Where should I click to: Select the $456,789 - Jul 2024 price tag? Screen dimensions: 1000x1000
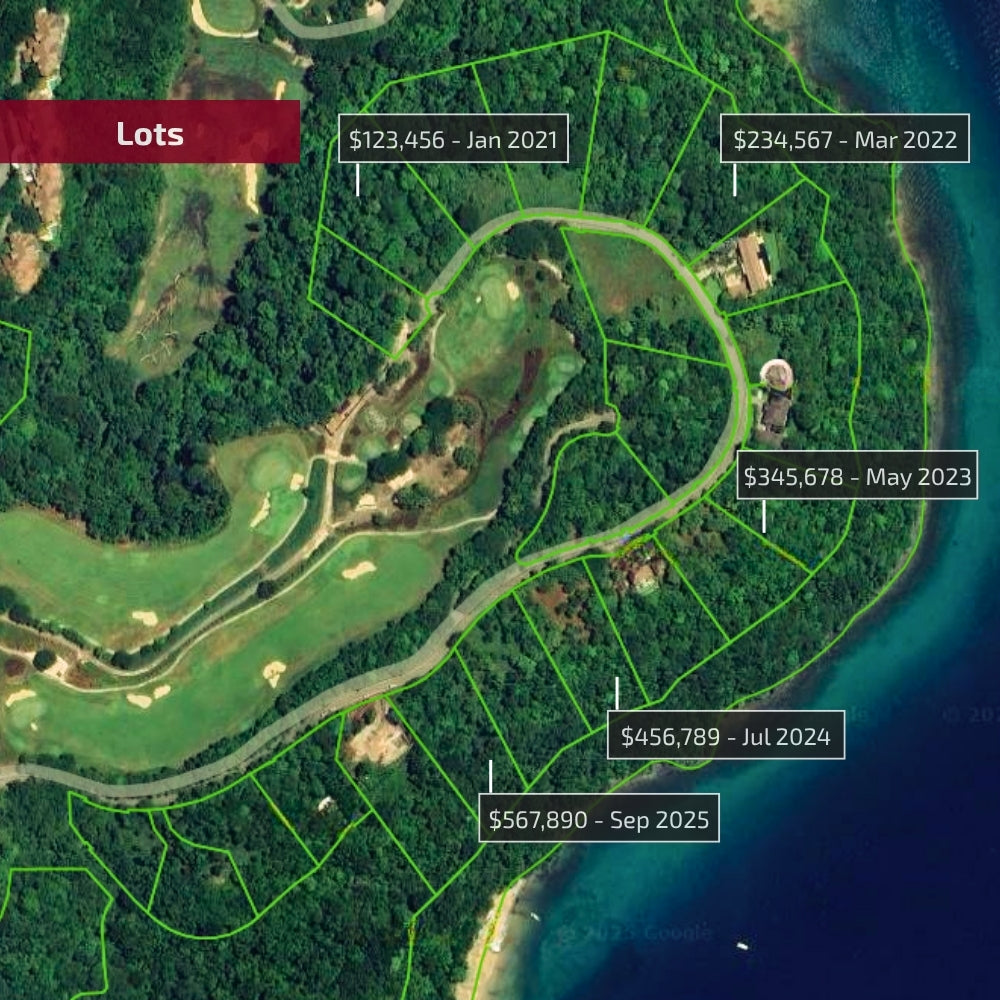point(725,736)
